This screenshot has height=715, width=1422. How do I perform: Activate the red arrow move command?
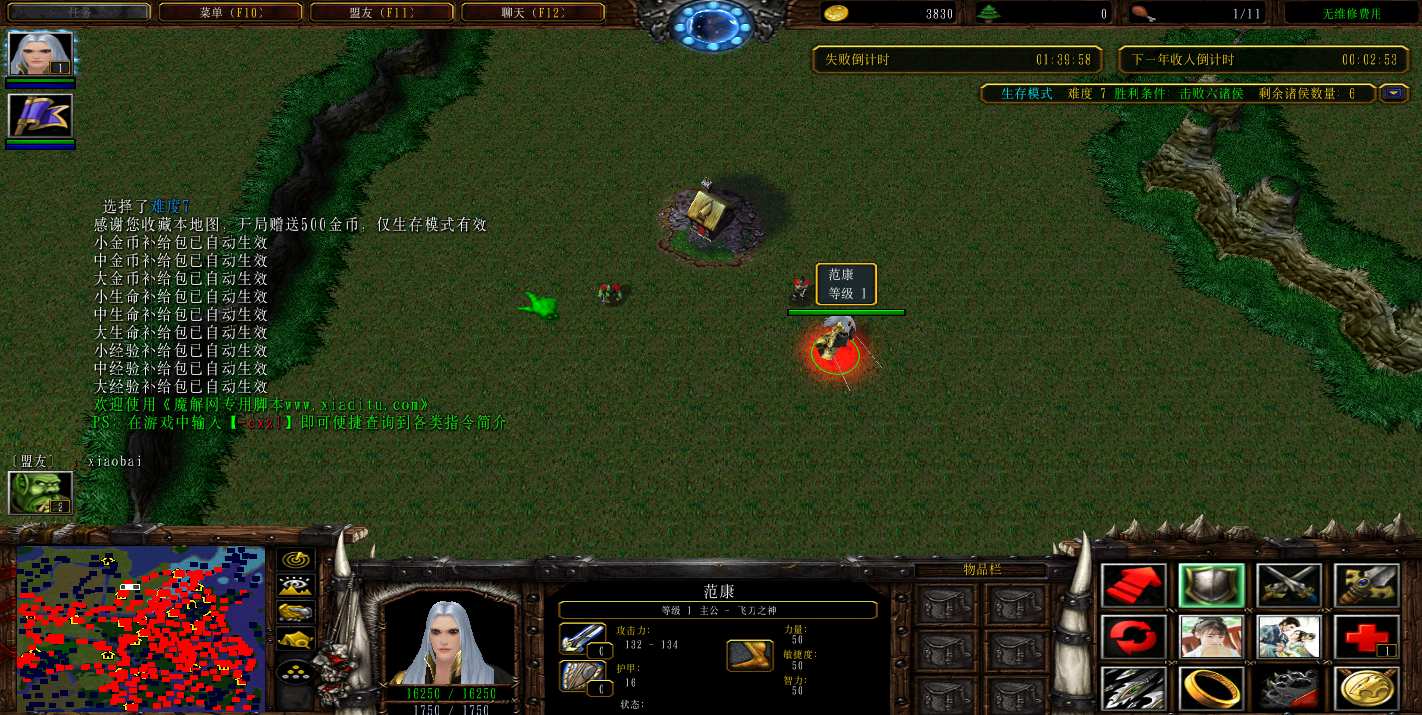tap(1134, 586)
